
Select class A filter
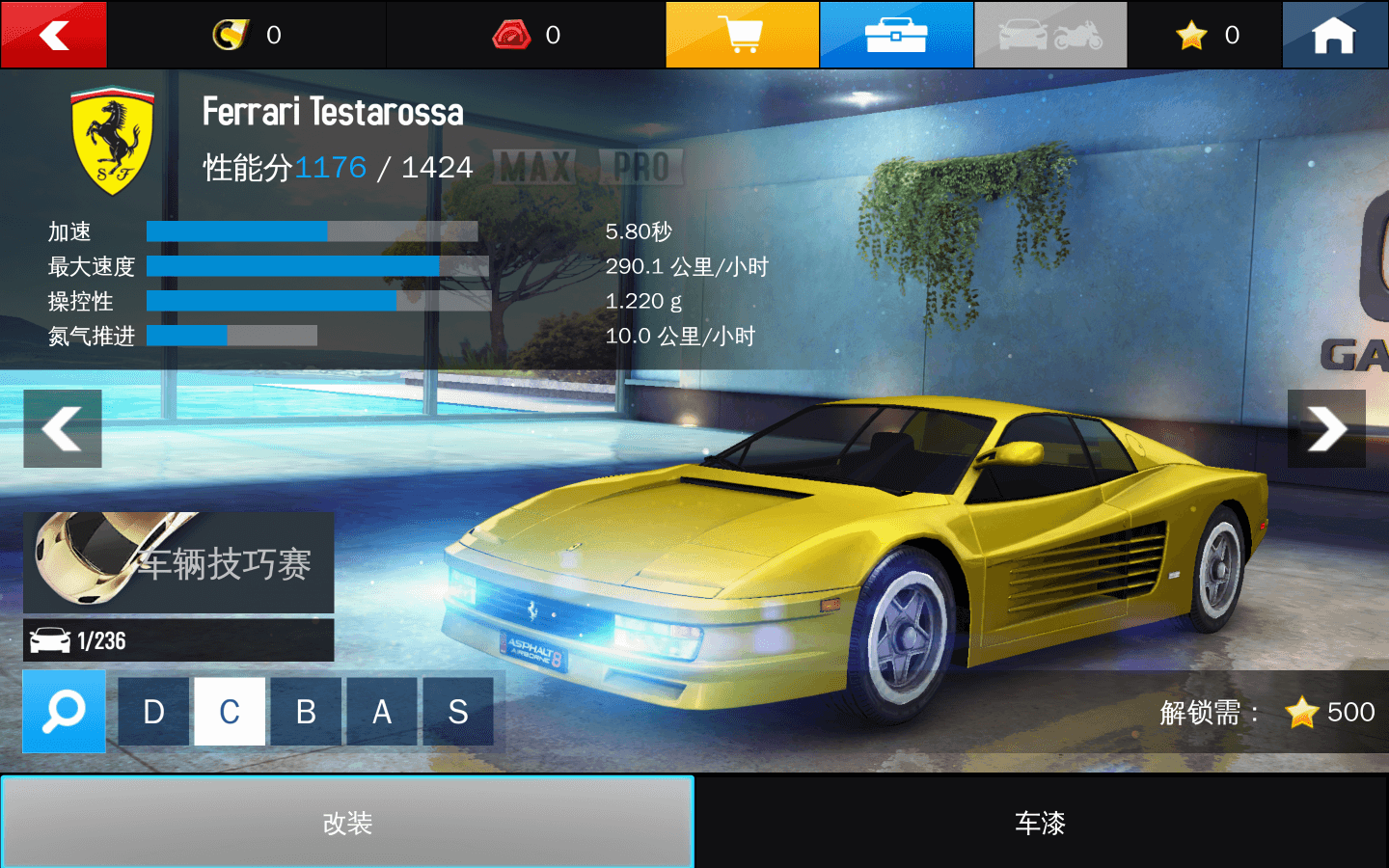tap(382, 712)
